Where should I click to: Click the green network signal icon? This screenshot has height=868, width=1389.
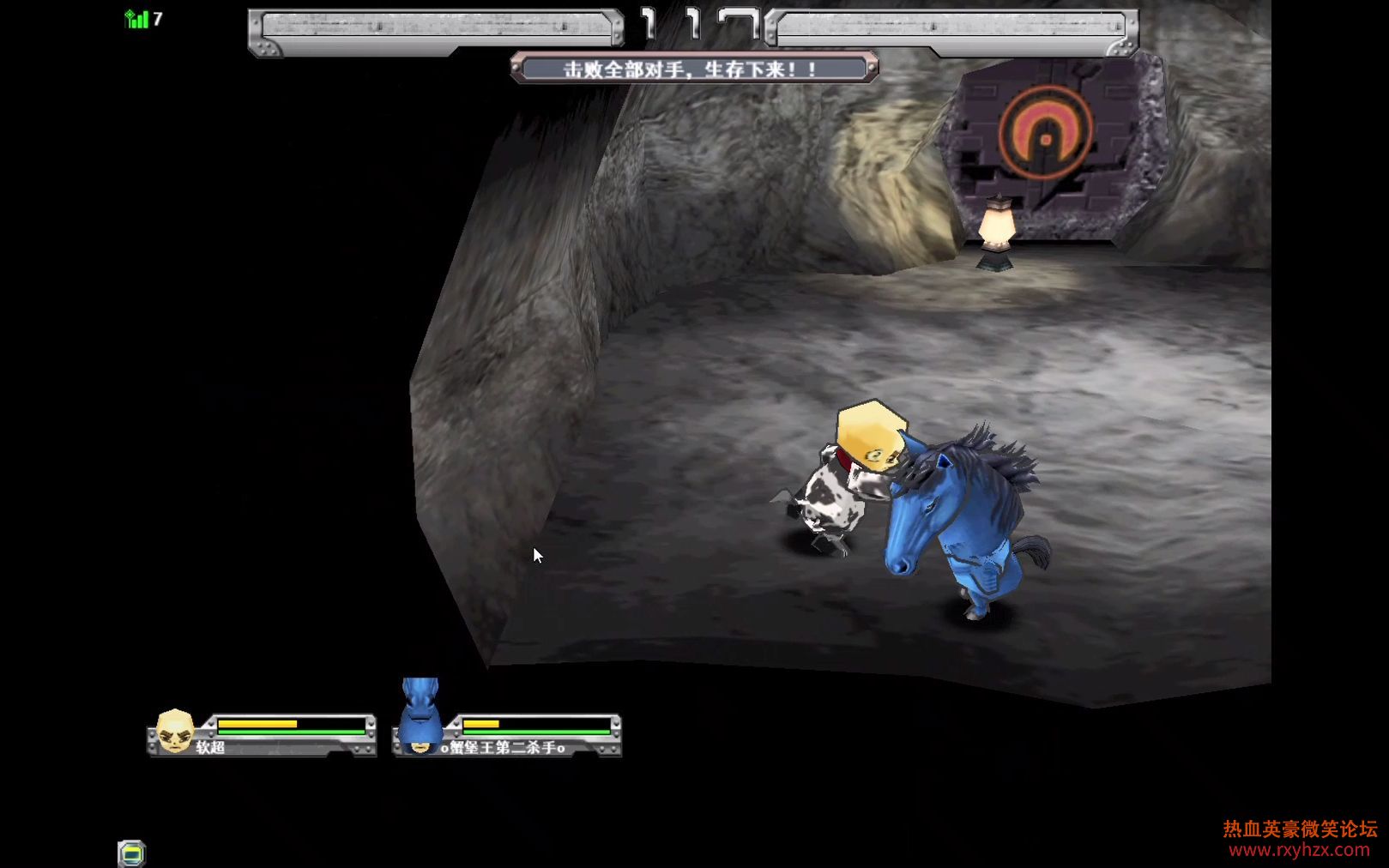tap(136, 19)
